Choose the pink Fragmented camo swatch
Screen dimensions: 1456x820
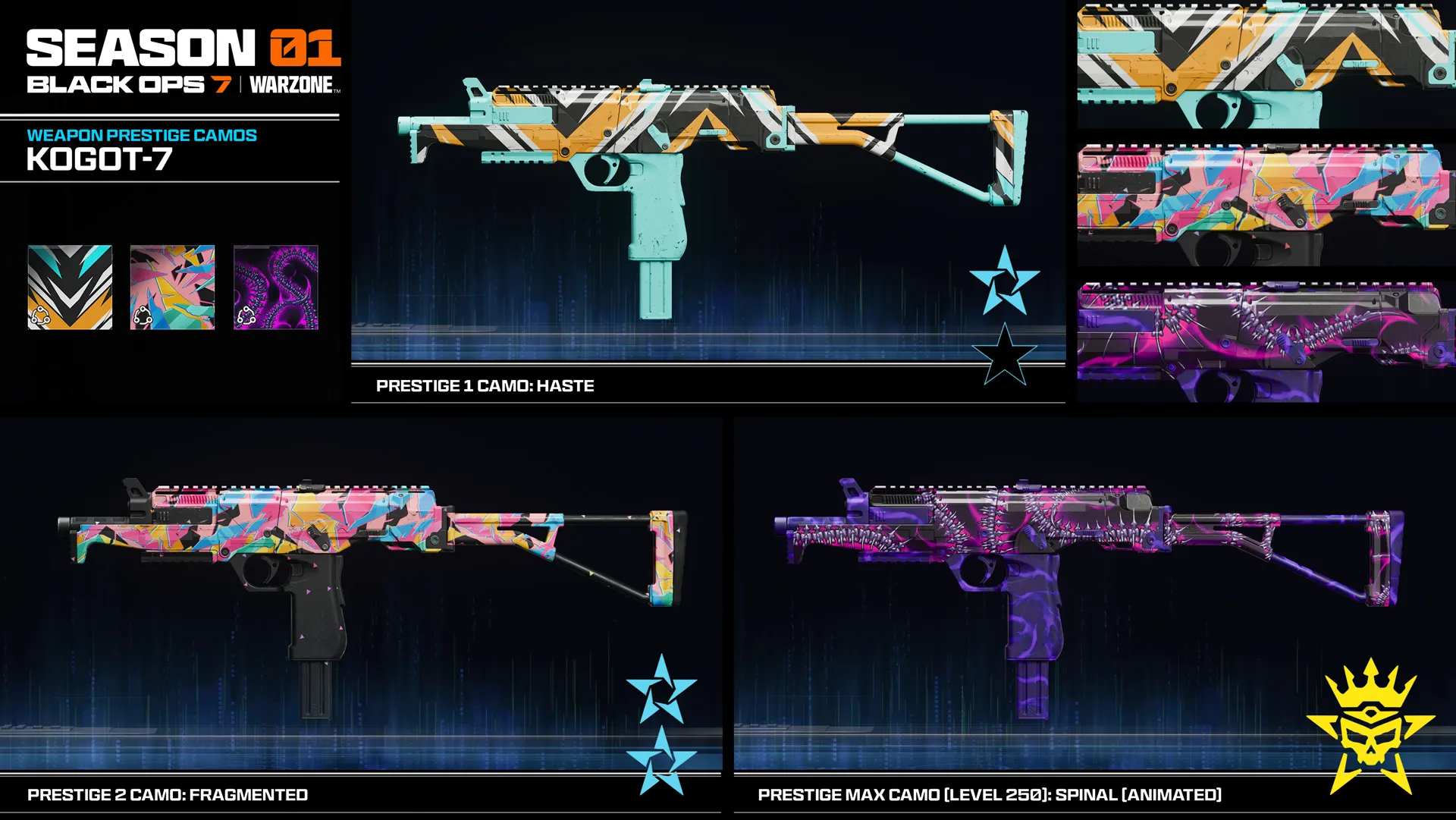click(172, 287)
